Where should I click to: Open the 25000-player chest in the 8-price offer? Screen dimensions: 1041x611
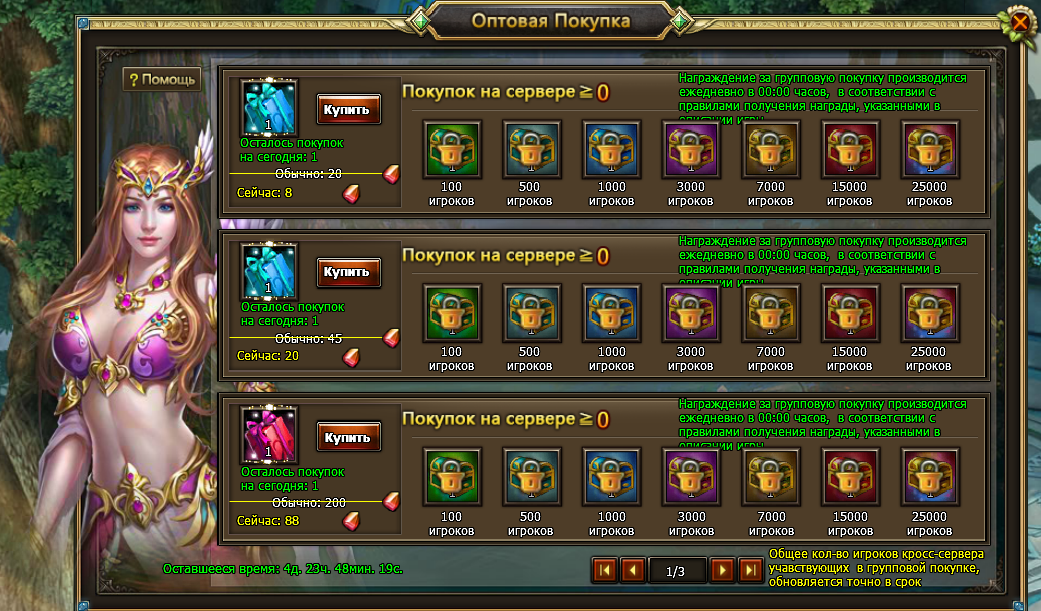point(930,149)
